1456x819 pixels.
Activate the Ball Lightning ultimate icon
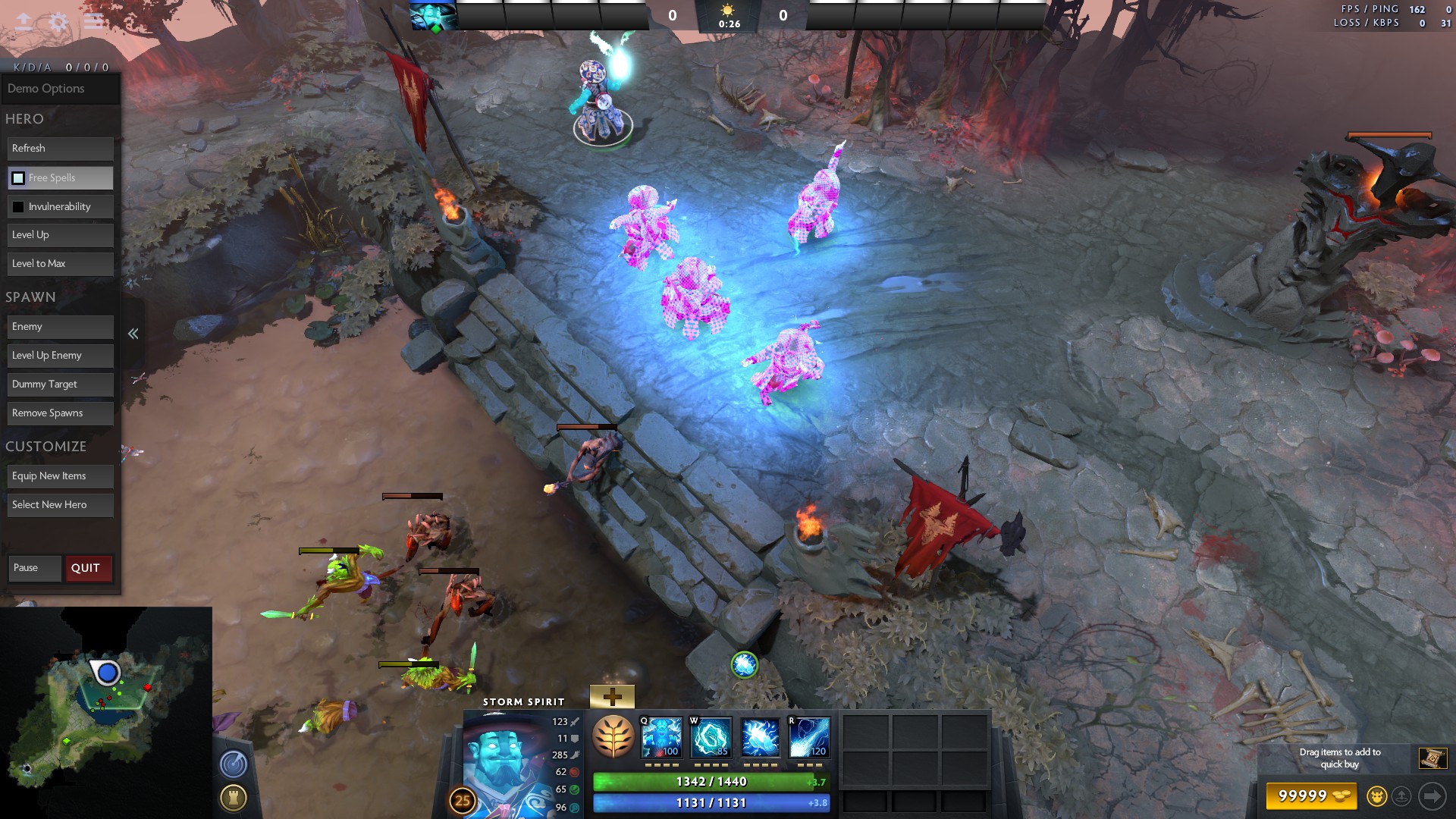pyautogui.click(x=811, y=736)
